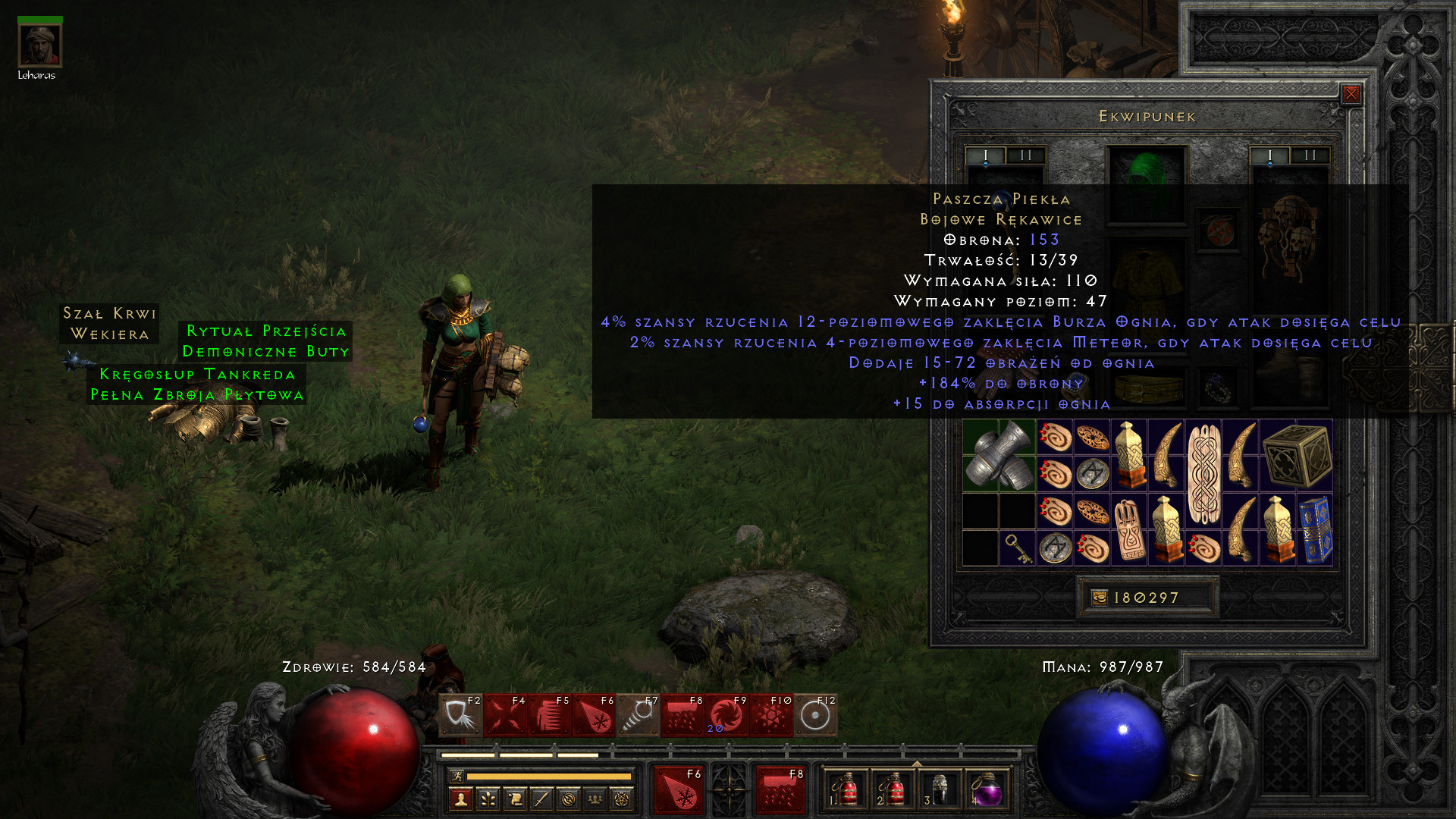Open the left-click skill selector showing F6
Screen dimensions: 1456x819
click(x=678, y=789)
